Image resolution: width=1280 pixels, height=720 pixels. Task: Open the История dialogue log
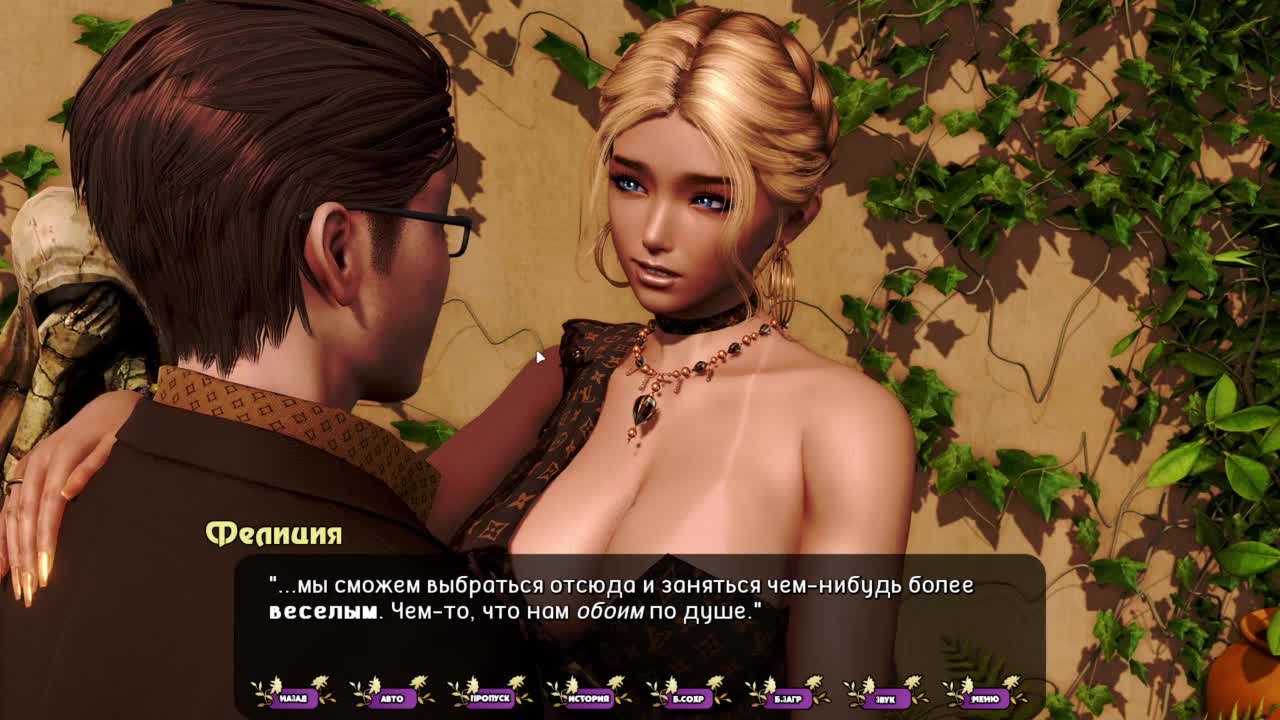coord(589,697)
